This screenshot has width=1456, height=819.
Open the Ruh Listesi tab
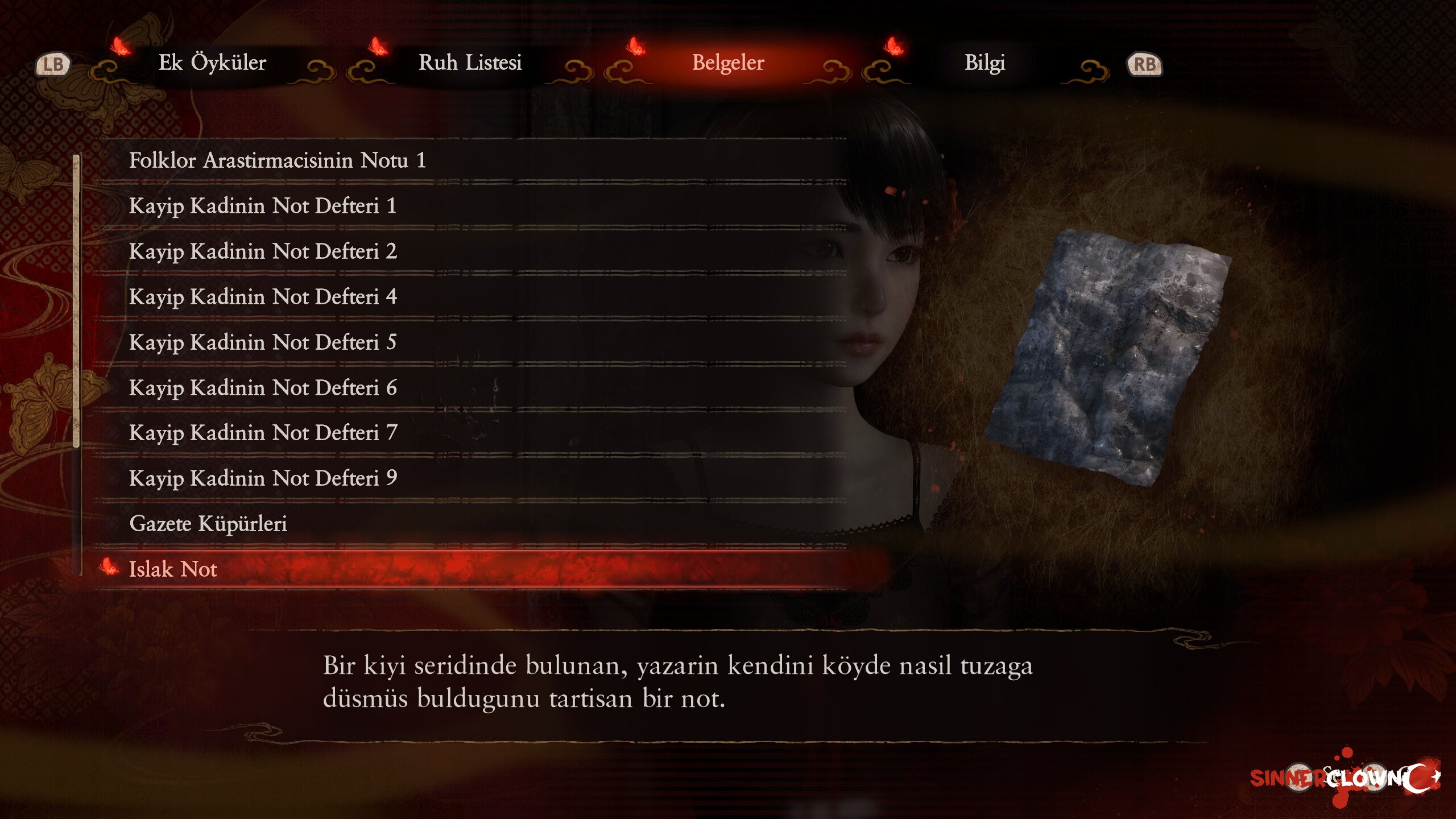click(470, 63)
